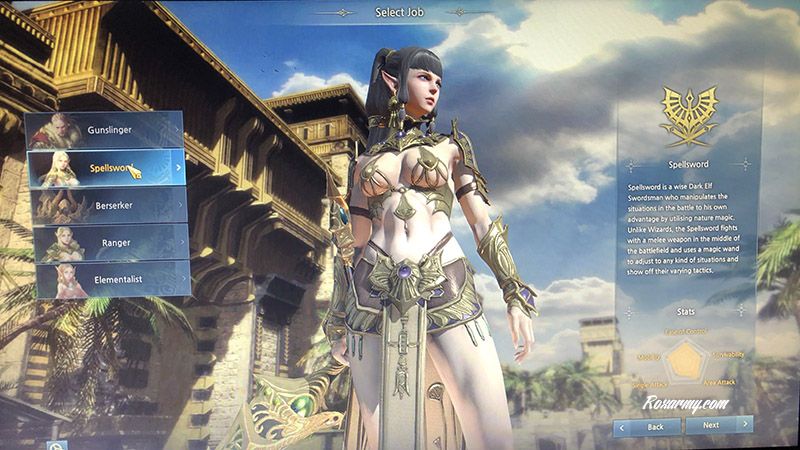Select the Gunslinger job
This screenshot has height=450, width=800.
[108, 129]
